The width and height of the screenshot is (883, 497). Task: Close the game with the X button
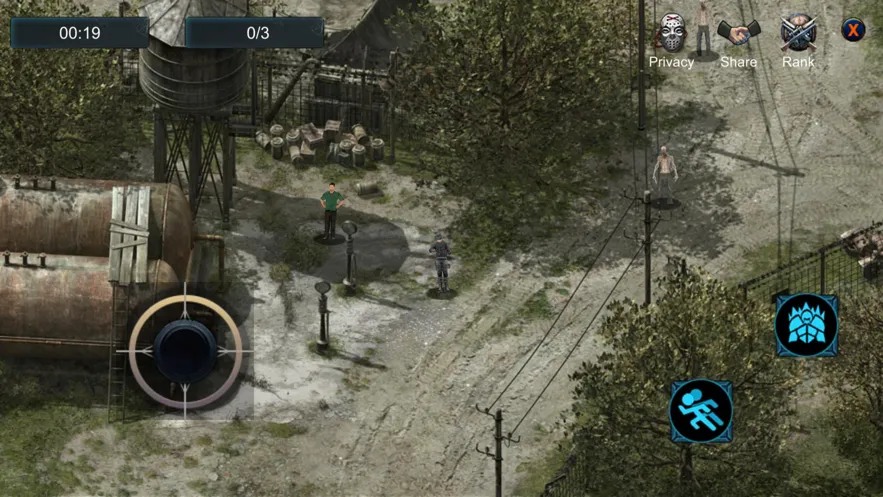pos(853,30)
